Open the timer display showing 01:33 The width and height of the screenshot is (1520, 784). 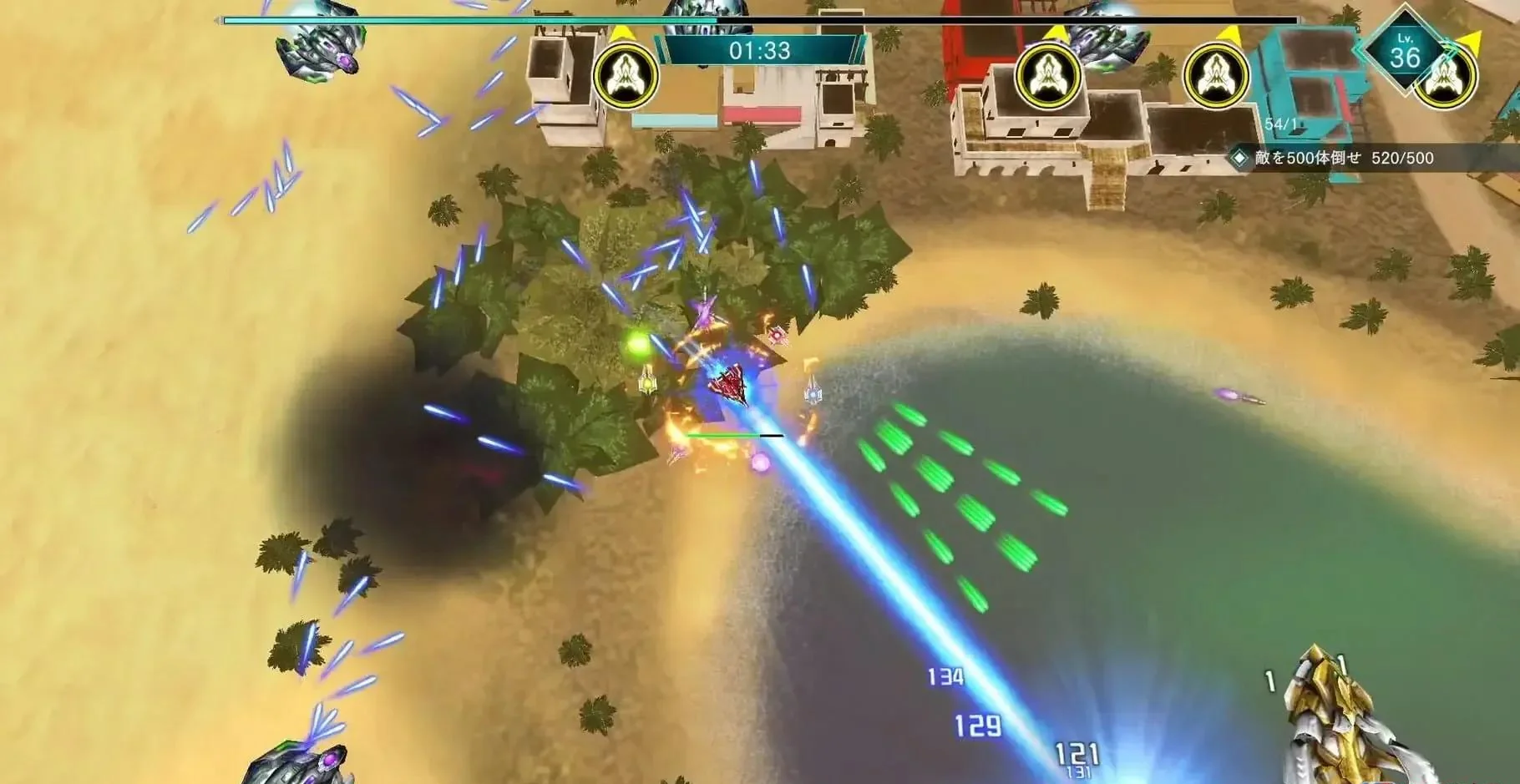coord(768,49)
